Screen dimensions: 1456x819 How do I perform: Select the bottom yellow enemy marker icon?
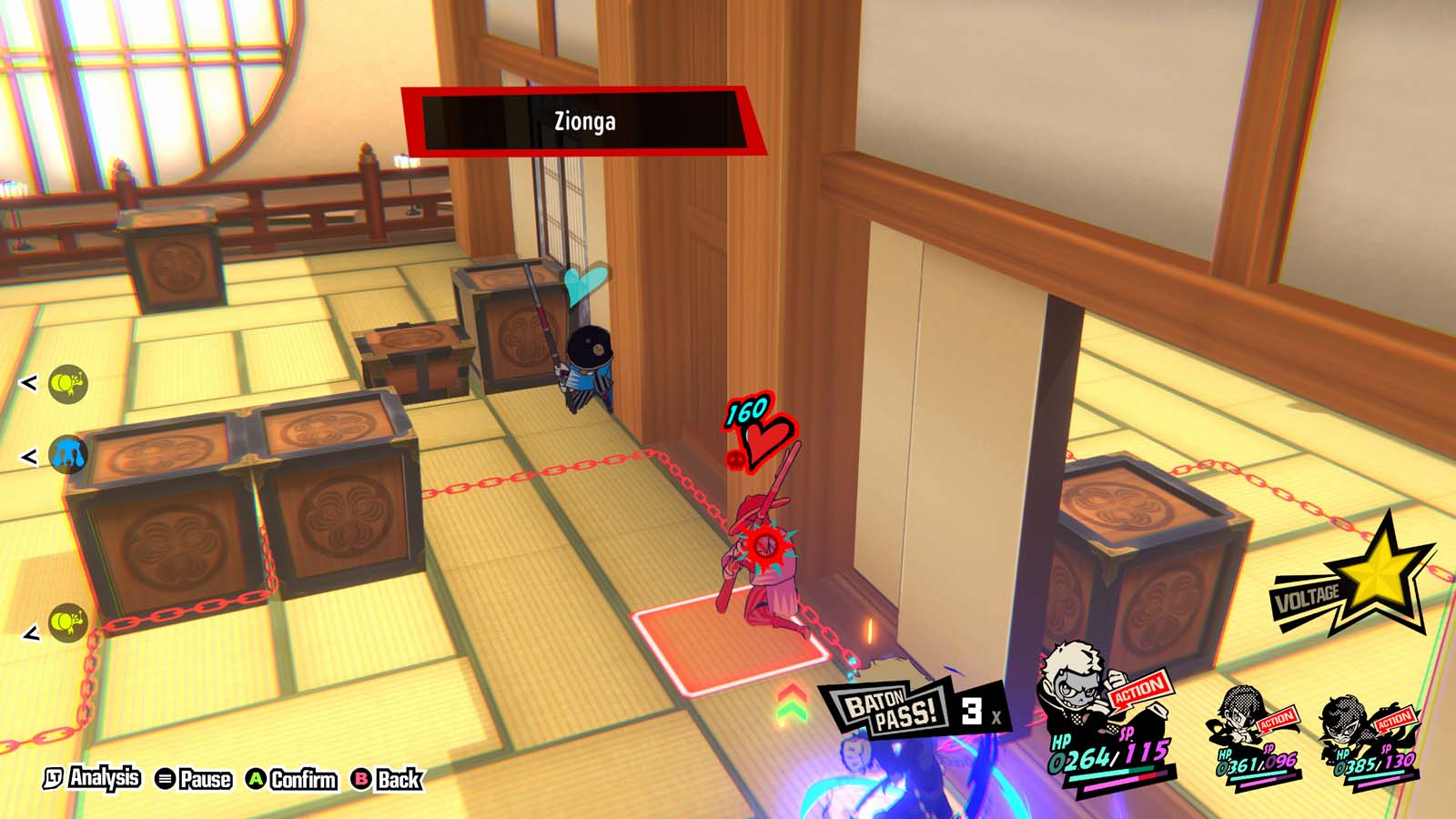coord(66,622)
